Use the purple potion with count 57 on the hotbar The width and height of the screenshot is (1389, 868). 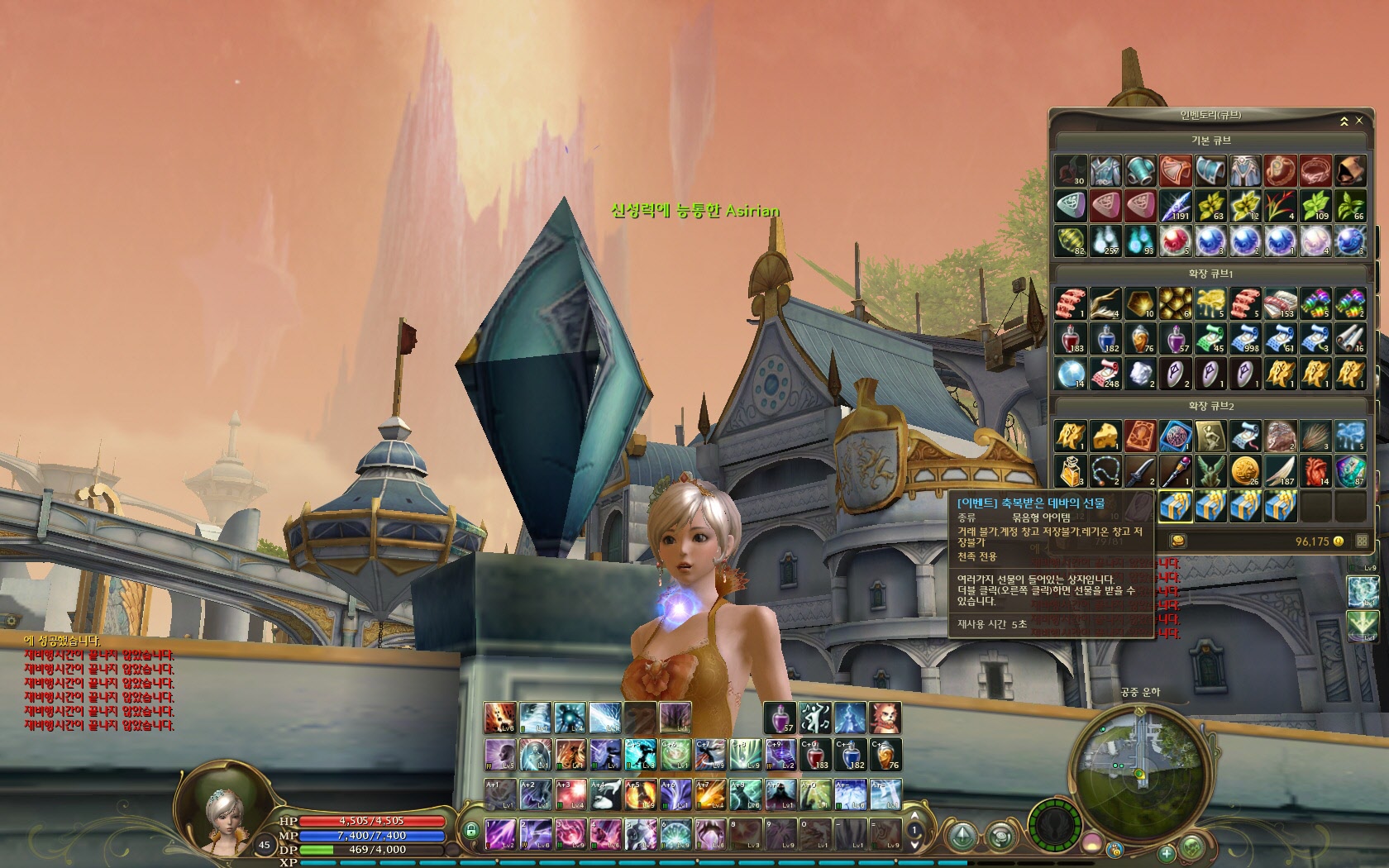[779, 718]
